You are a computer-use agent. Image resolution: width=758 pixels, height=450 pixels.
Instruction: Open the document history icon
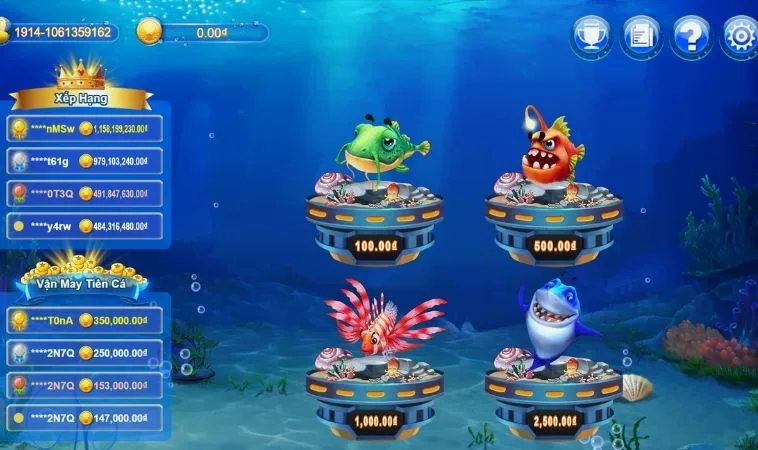pyautogui.click(x=640, y=37)
